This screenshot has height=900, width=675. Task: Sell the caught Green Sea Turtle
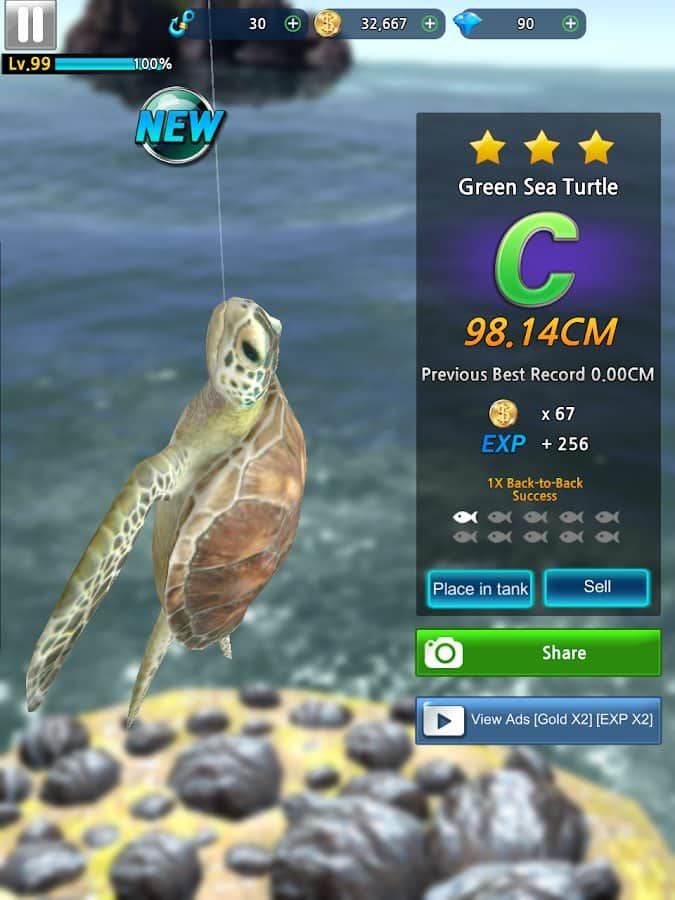click(x=597, y=587)
